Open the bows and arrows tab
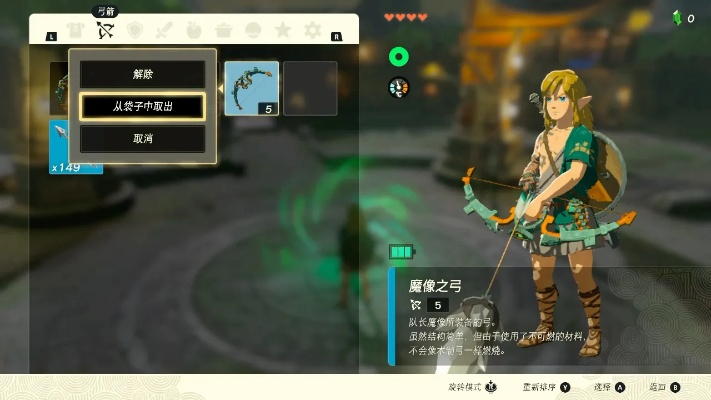Viewport: 711px width, 400px height. [106, 31]
